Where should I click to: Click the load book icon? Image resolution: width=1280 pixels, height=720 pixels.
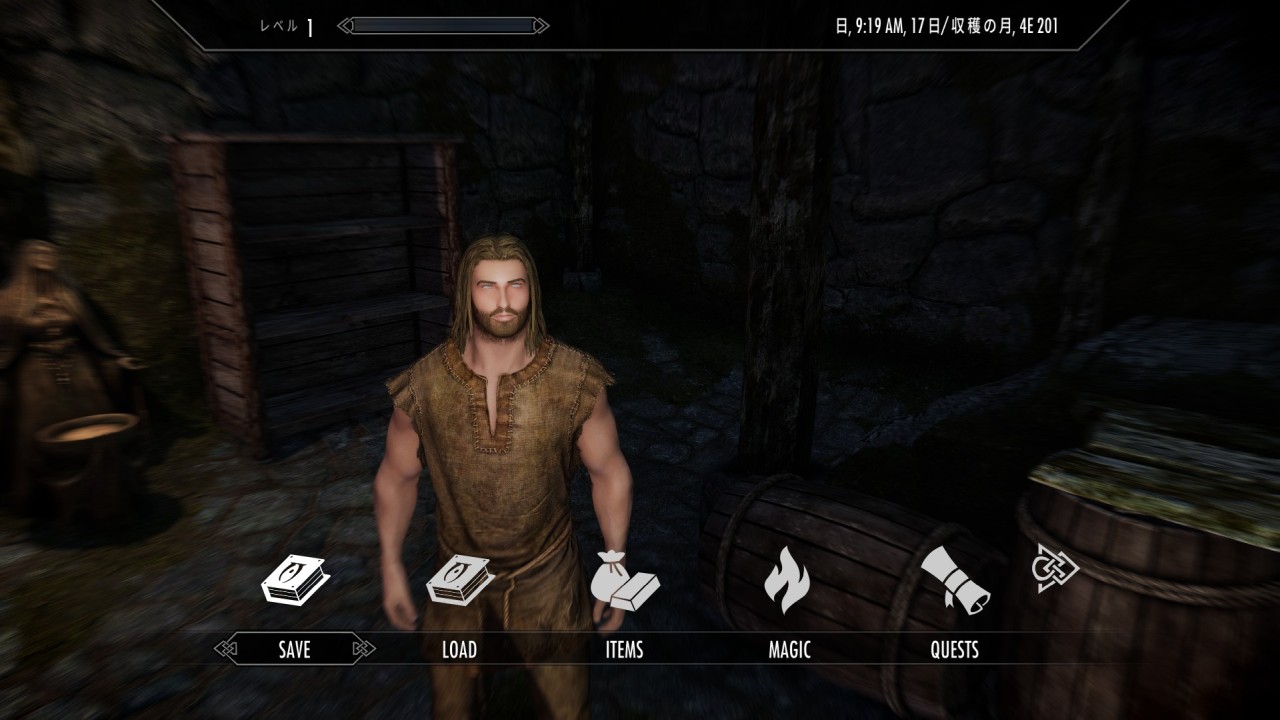click(459, 579)
